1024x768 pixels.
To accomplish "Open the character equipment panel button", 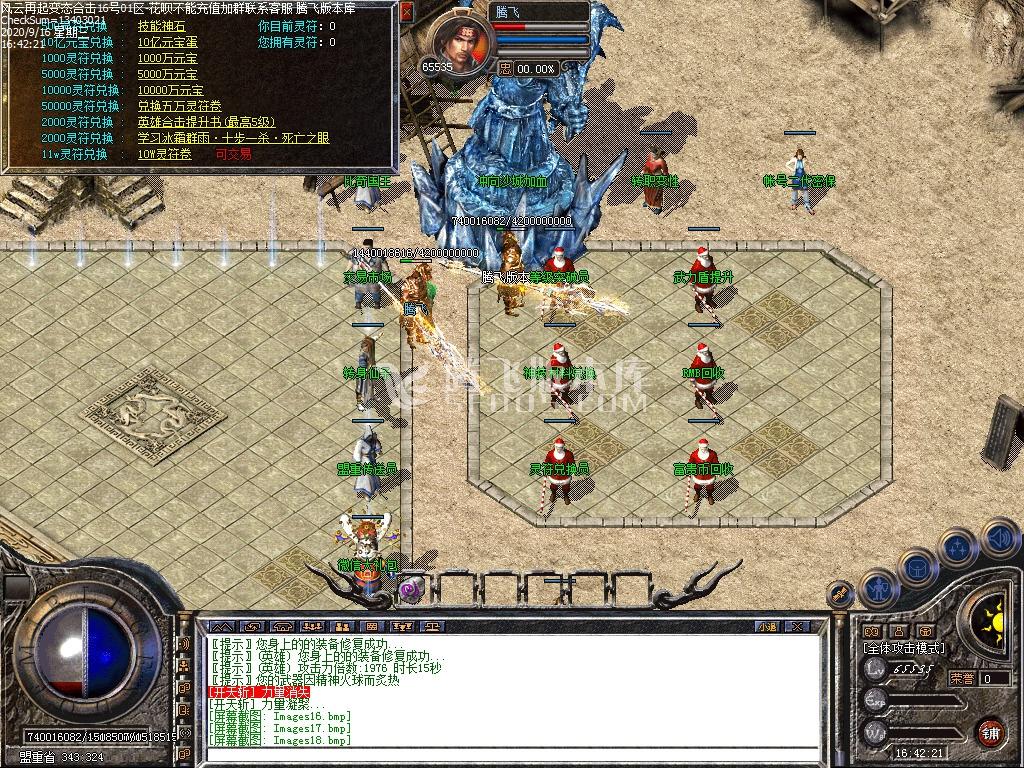I will [x=877, y=587].
